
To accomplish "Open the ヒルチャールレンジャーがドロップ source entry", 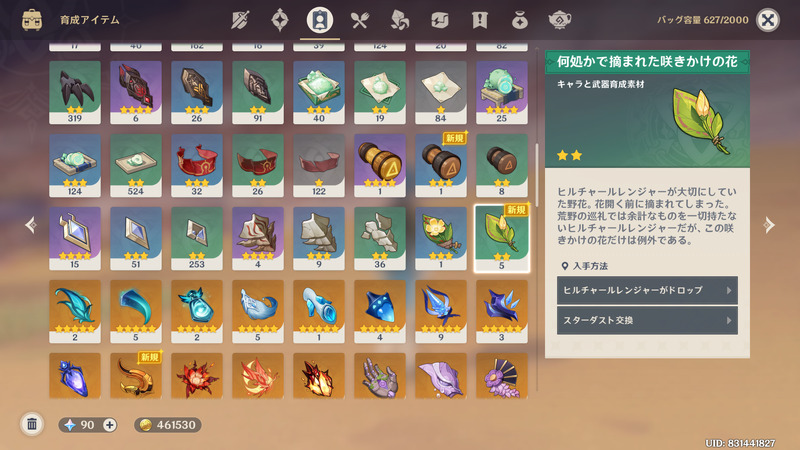I will [x=647, y=290].
